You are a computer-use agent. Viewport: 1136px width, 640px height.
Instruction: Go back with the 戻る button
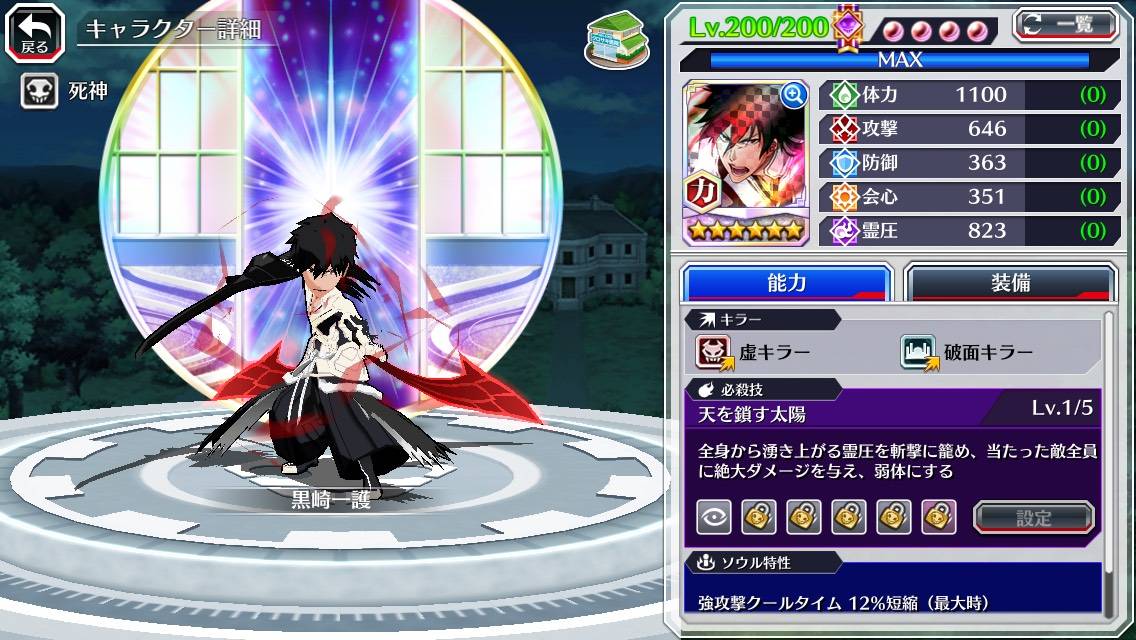pos(34,31)
